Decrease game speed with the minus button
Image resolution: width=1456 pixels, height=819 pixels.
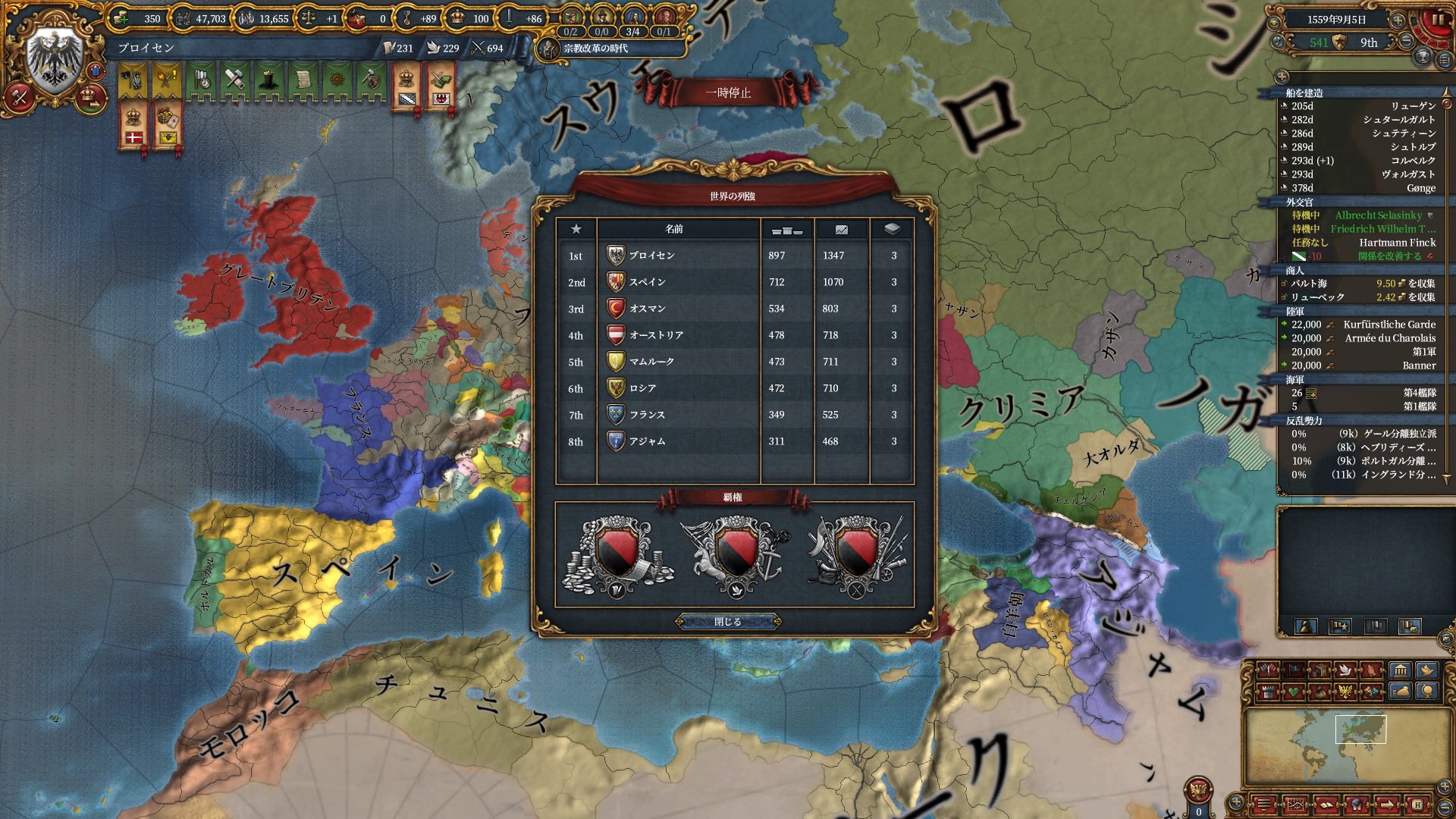pyautogui.click(x=1405, y=42)
